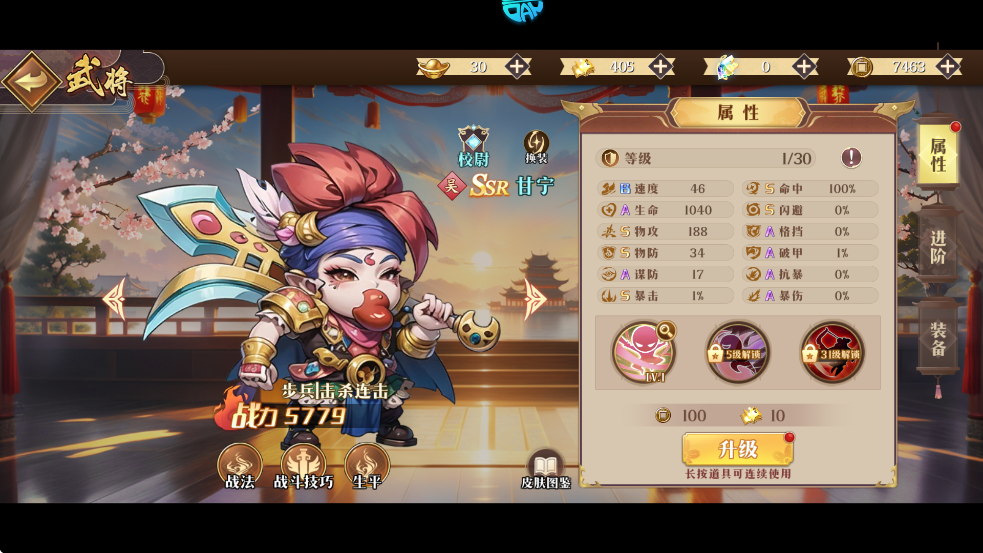Click the 换装 outfit change icon

[537, 146]
